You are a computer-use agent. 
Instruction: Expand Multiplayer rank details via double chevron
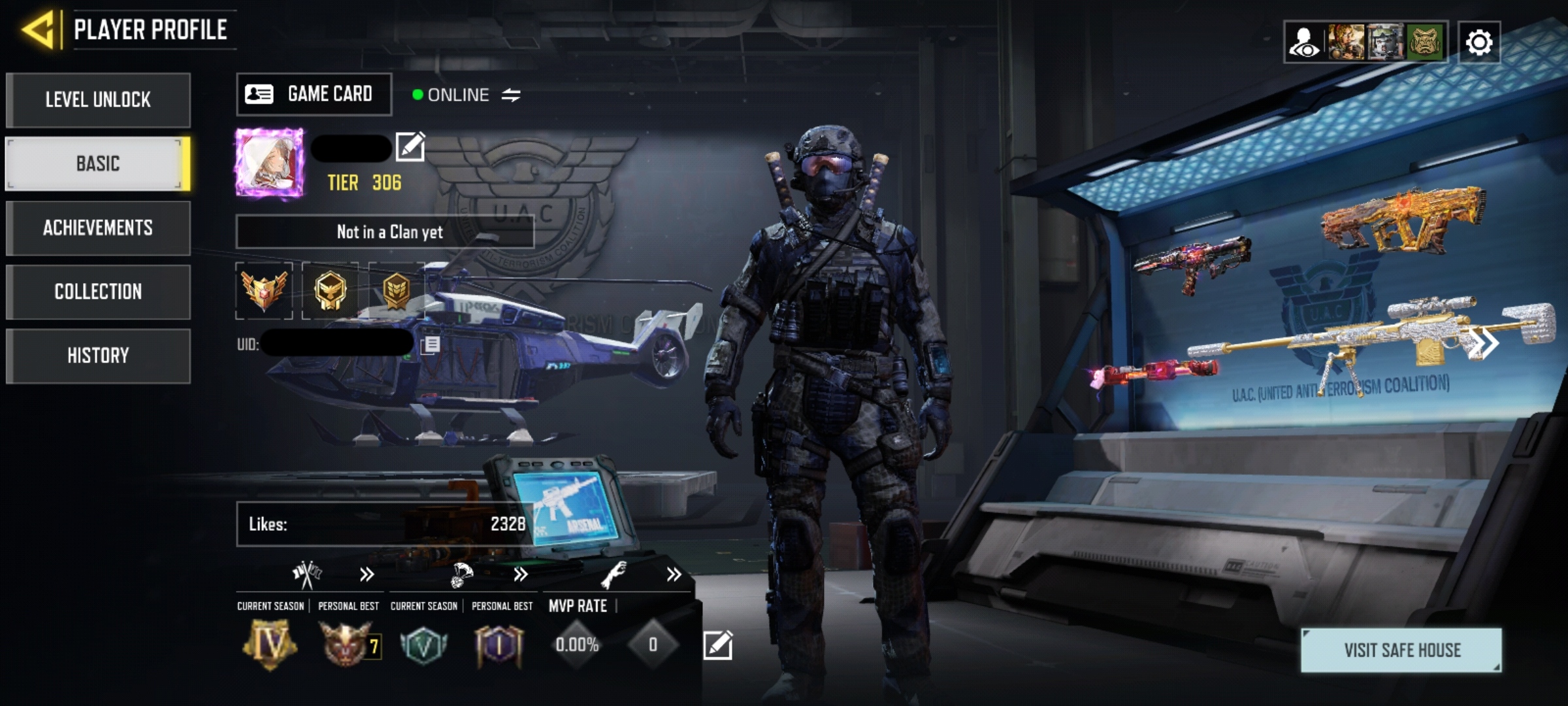pos(367,573)
